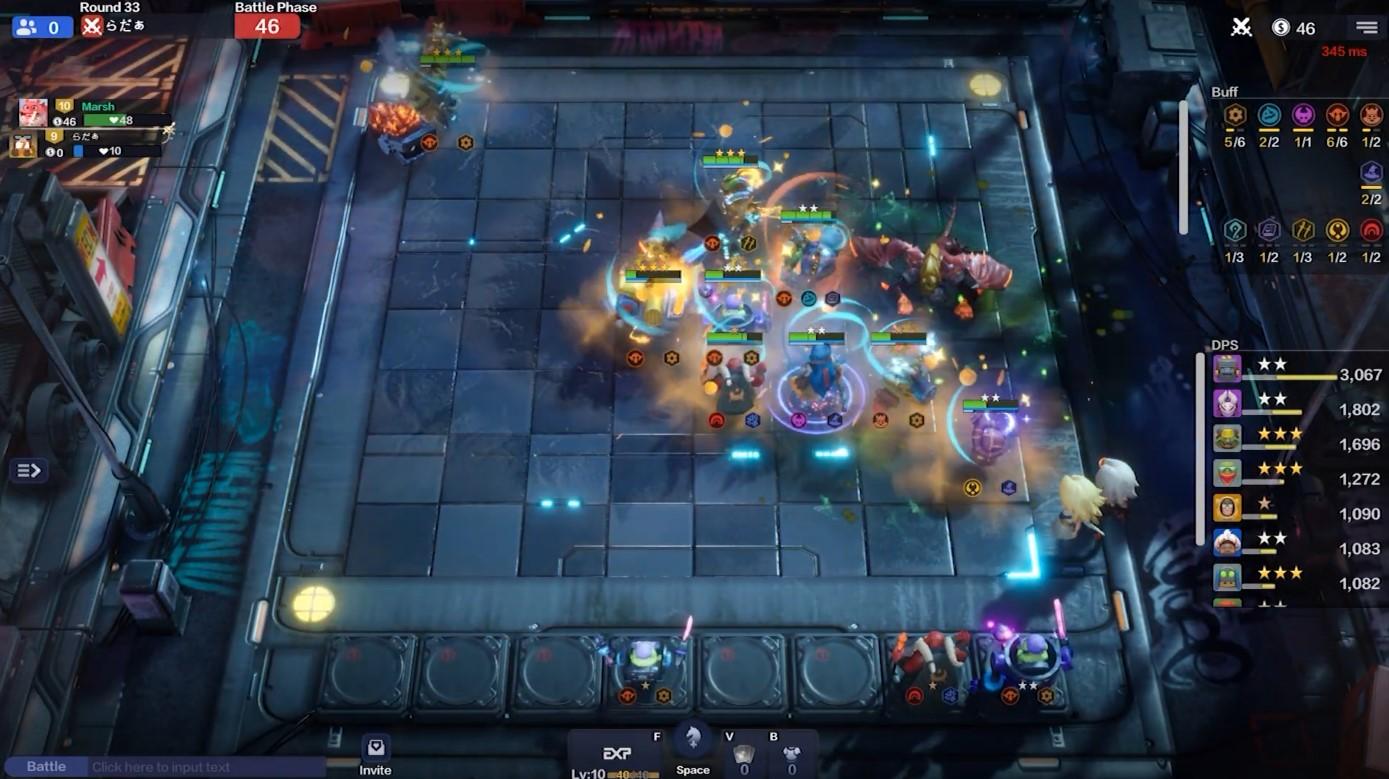Select the らだぁ player row in the scoreboard
The height and width of the screenshot is (779, 1389).
(x=90, y=146)
